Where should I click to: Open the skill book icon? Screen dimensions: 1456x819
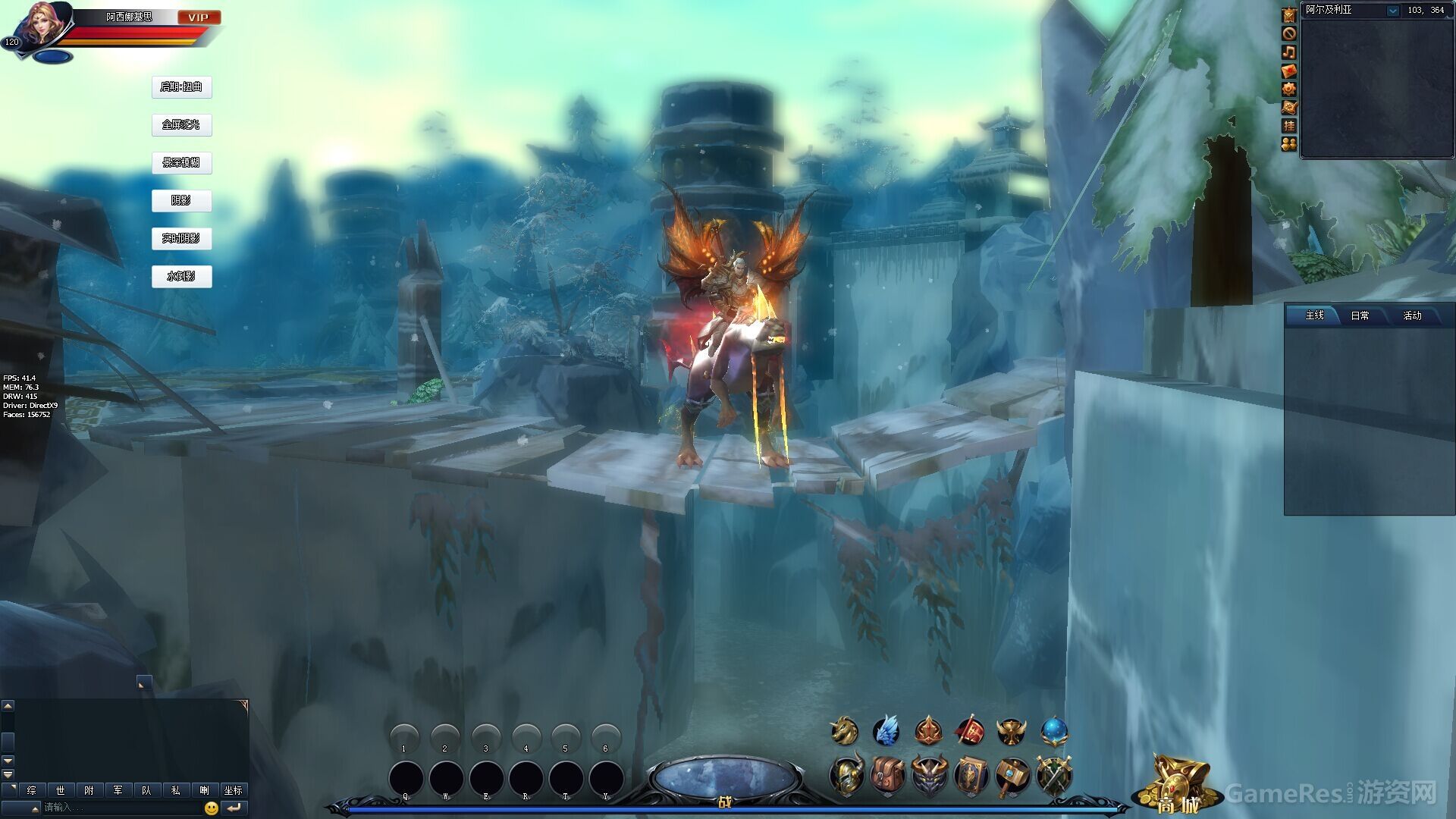tap(971, 776)
